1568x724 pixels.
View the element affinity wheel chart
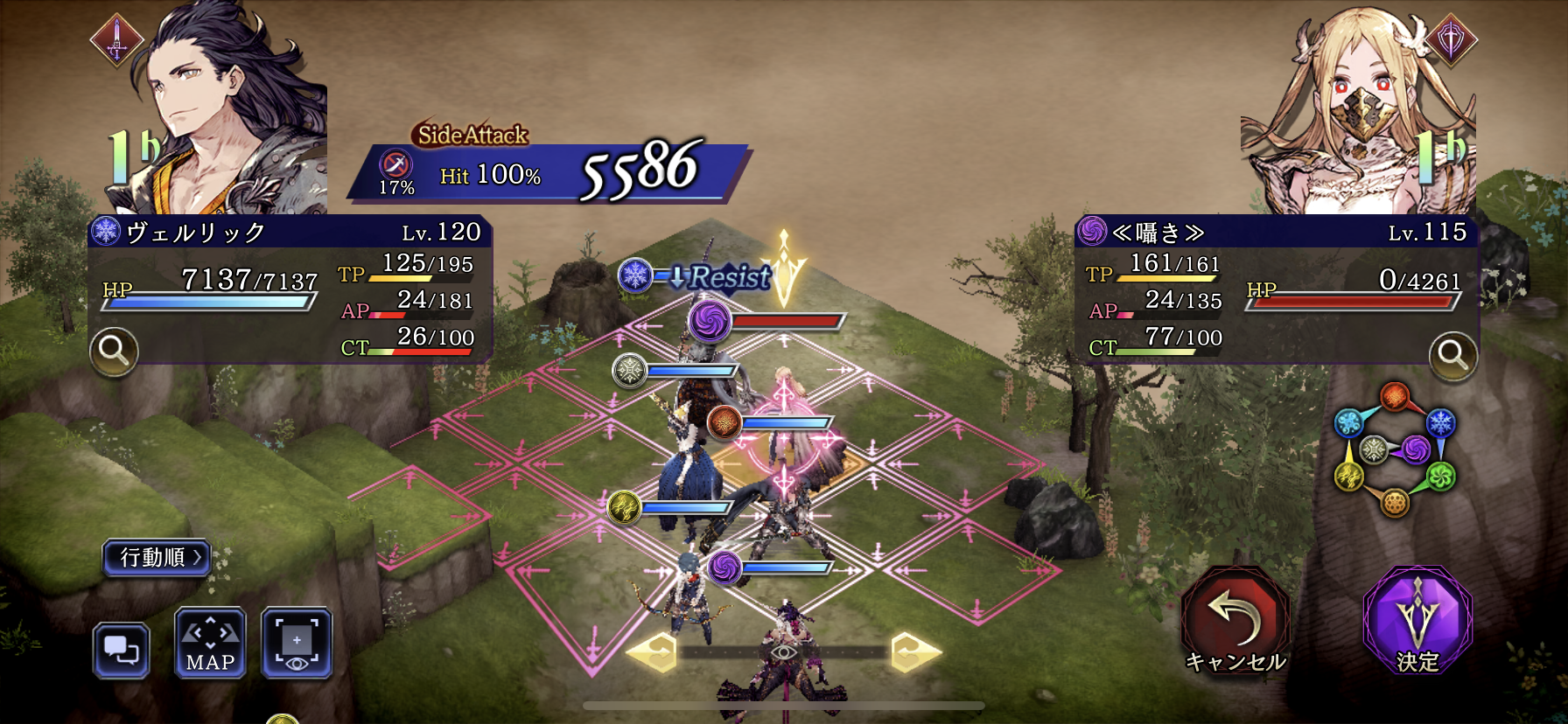1394,449
